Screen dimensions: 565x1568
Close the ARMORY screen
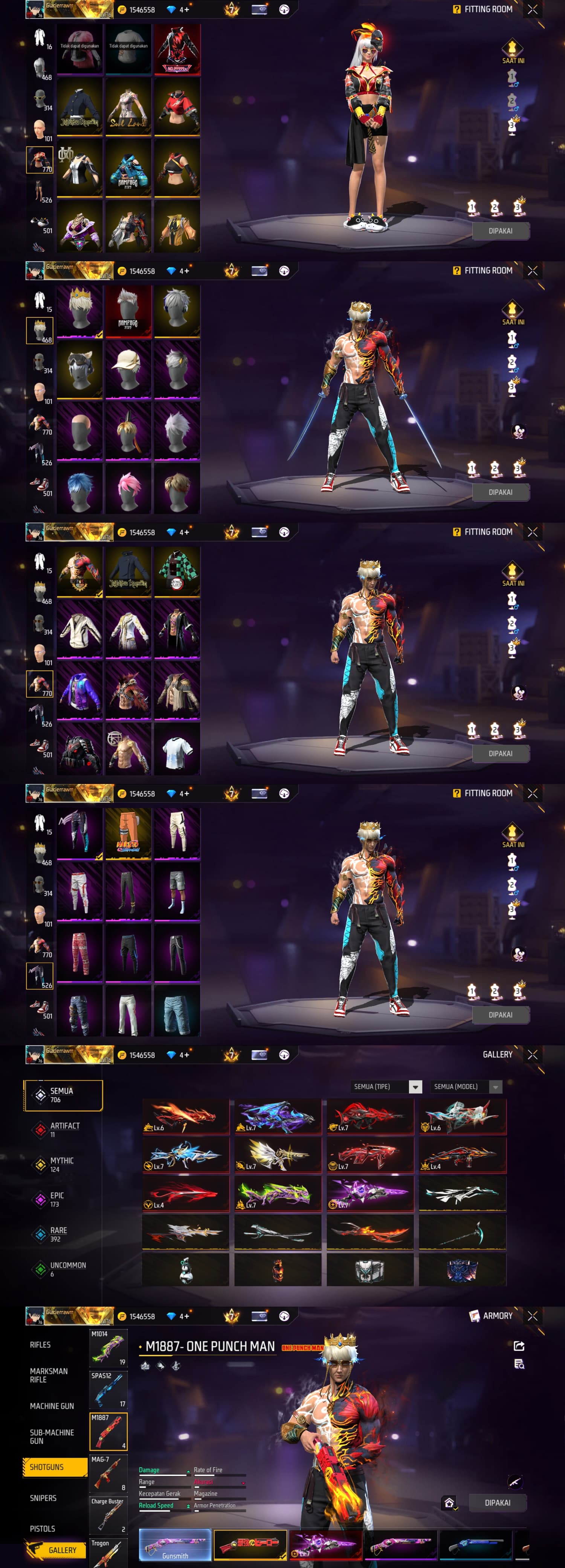[x=532, y=1315]
